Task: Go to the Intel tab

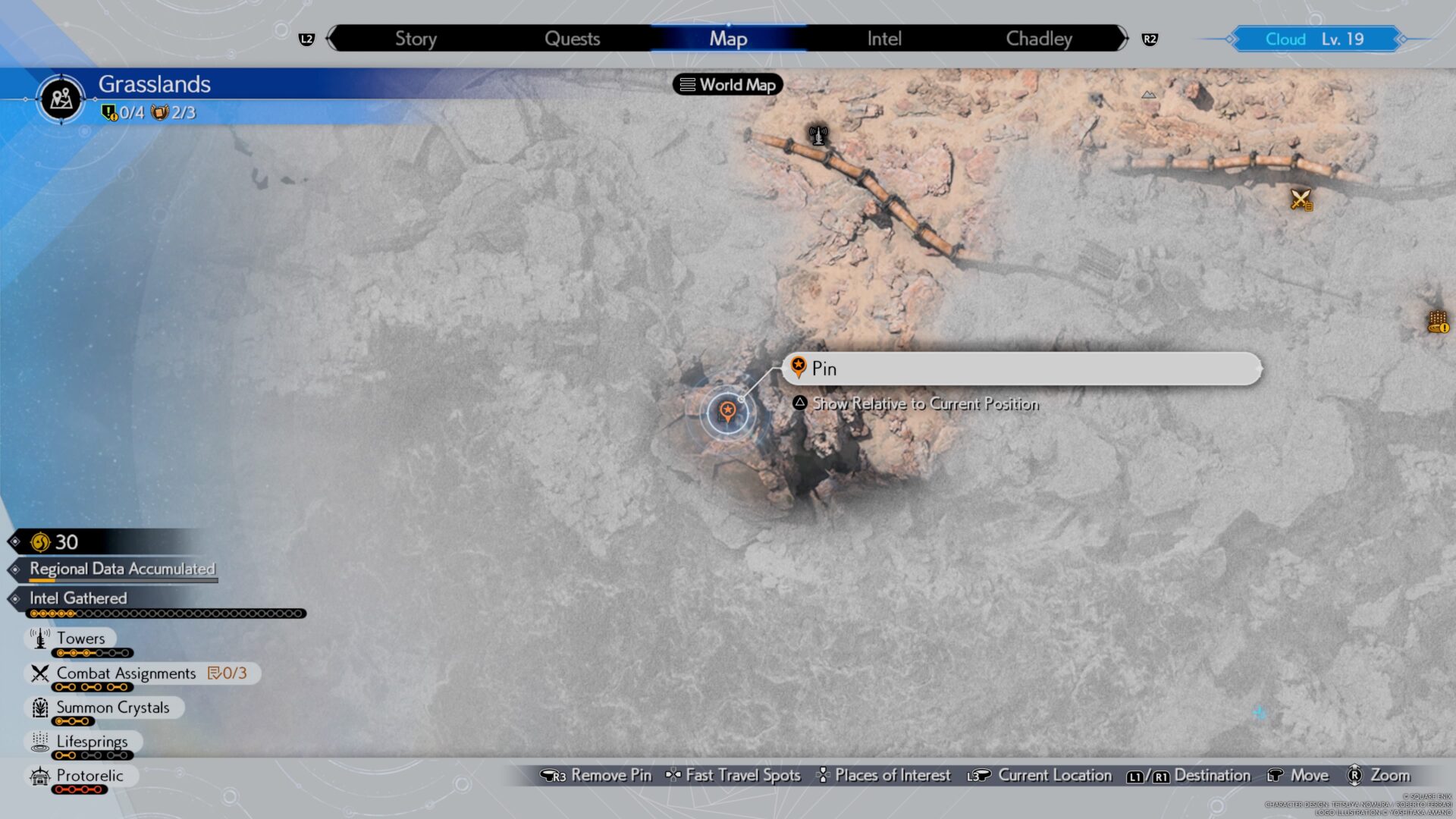Action: point(884,39)
